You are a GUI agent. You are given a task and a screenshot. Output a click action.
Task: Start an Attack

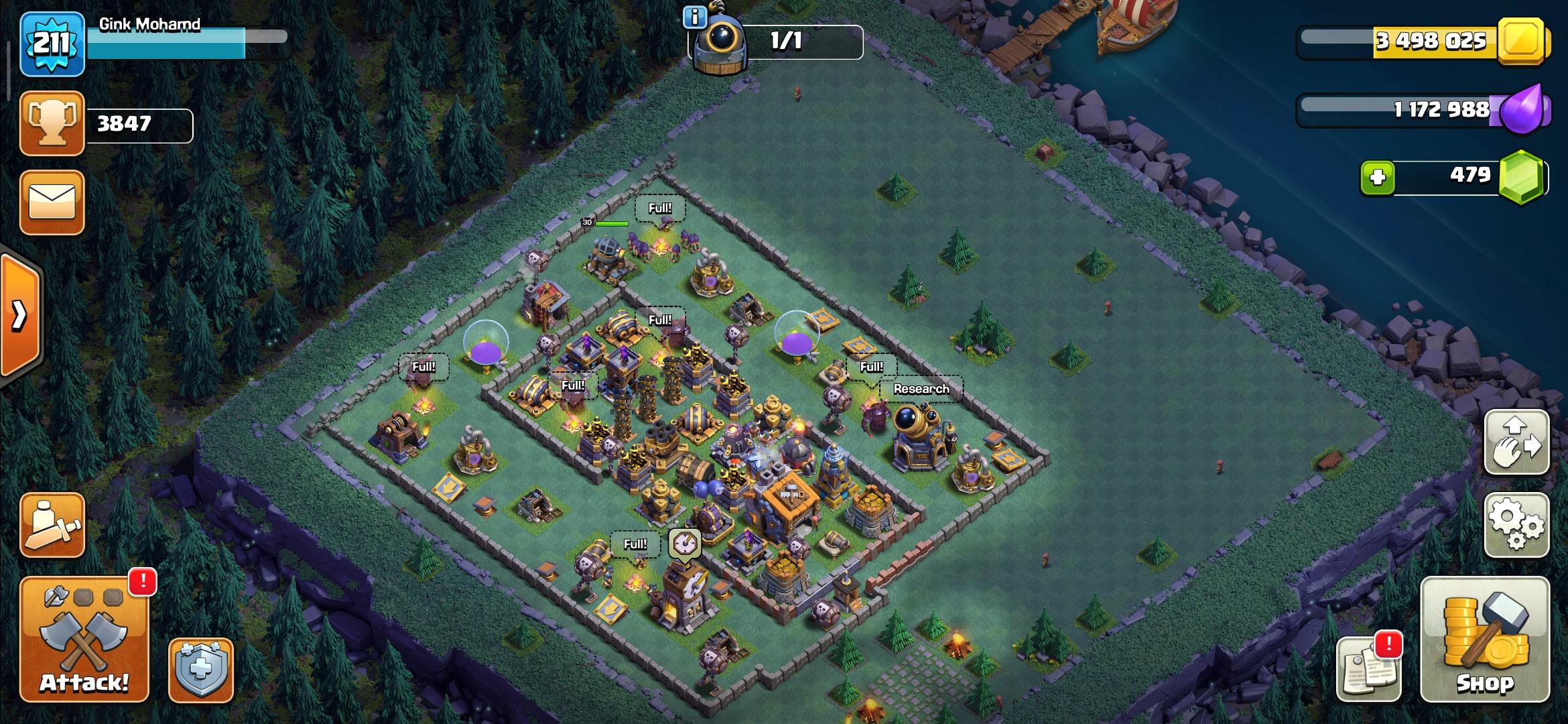[x=84, y=639]
